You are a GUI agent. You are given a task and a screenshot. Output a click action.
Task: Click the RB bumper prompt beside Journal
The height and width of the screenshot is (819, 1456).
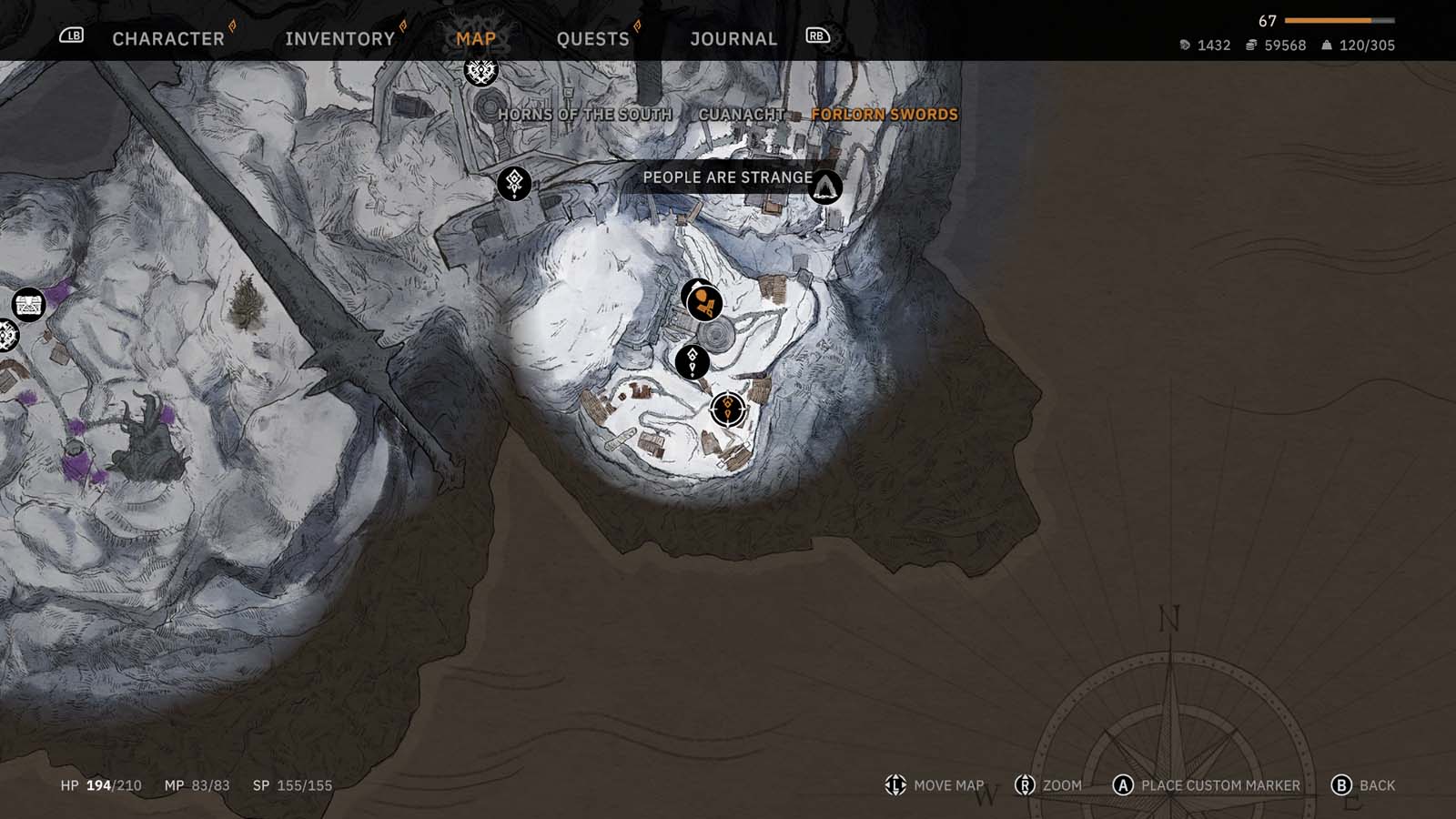click(816, 36)
